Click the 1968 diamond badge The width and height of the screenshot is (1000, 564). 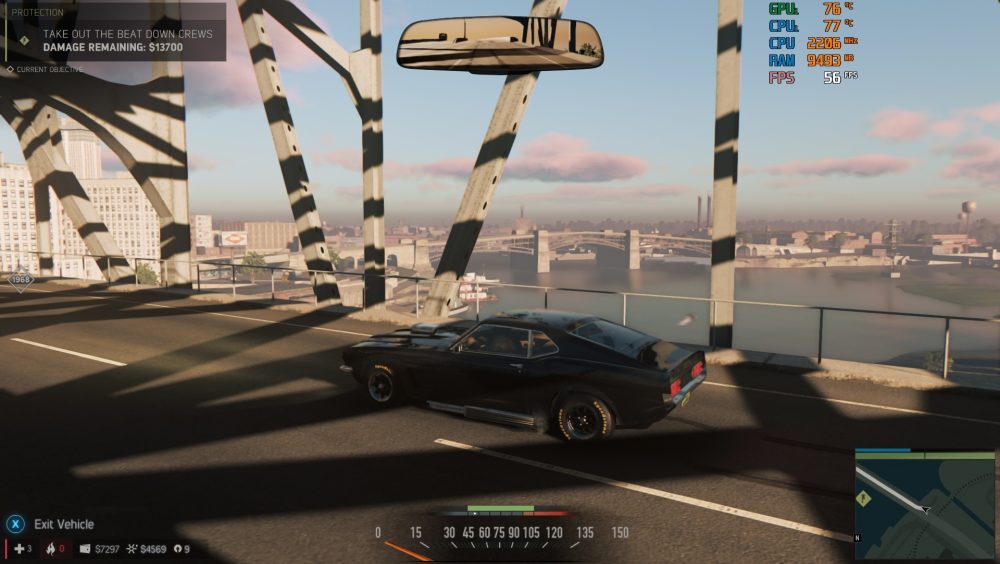click(x=20, y=279)
